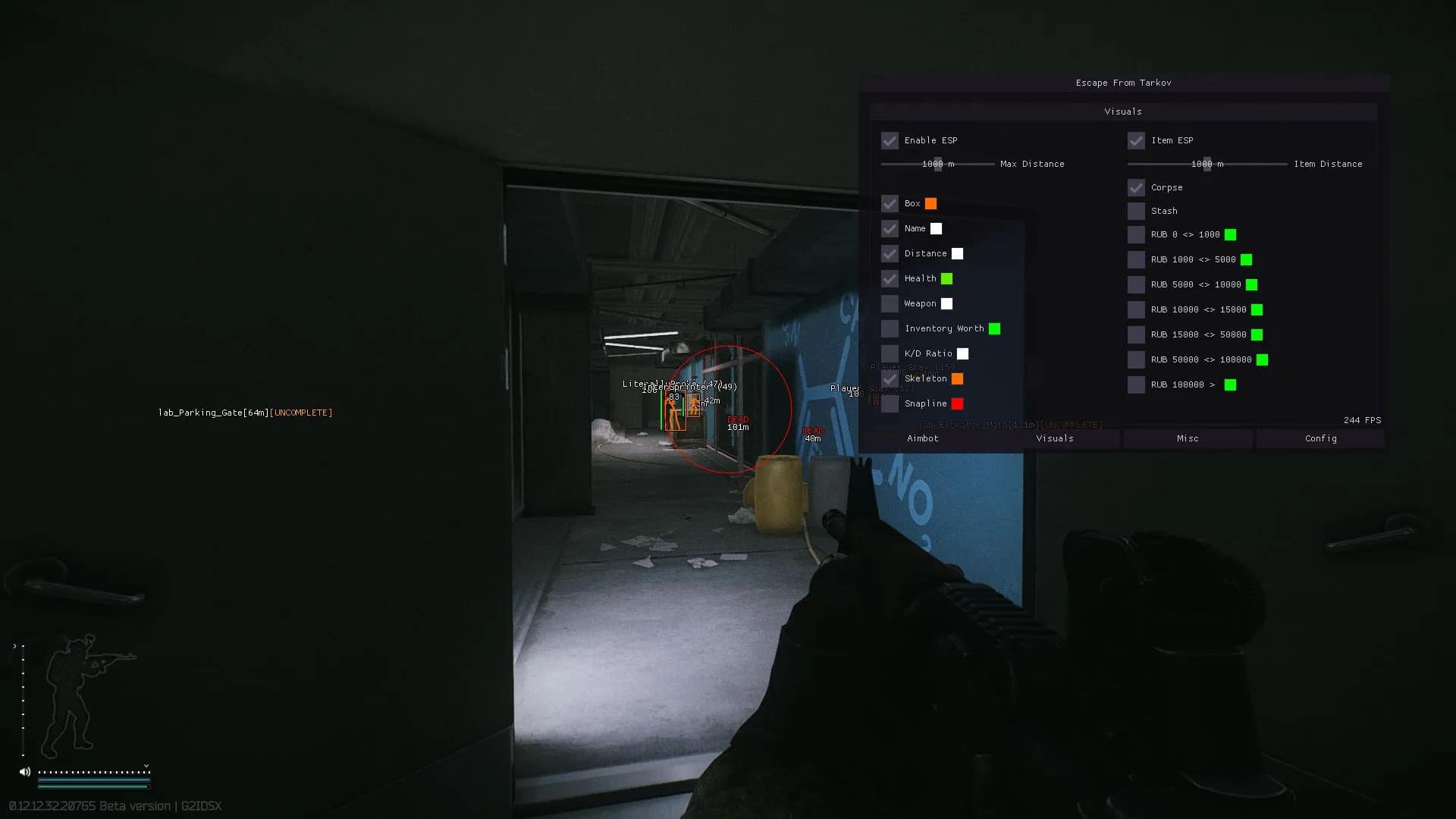Uncheck the Corpse option

[1136, 188]
